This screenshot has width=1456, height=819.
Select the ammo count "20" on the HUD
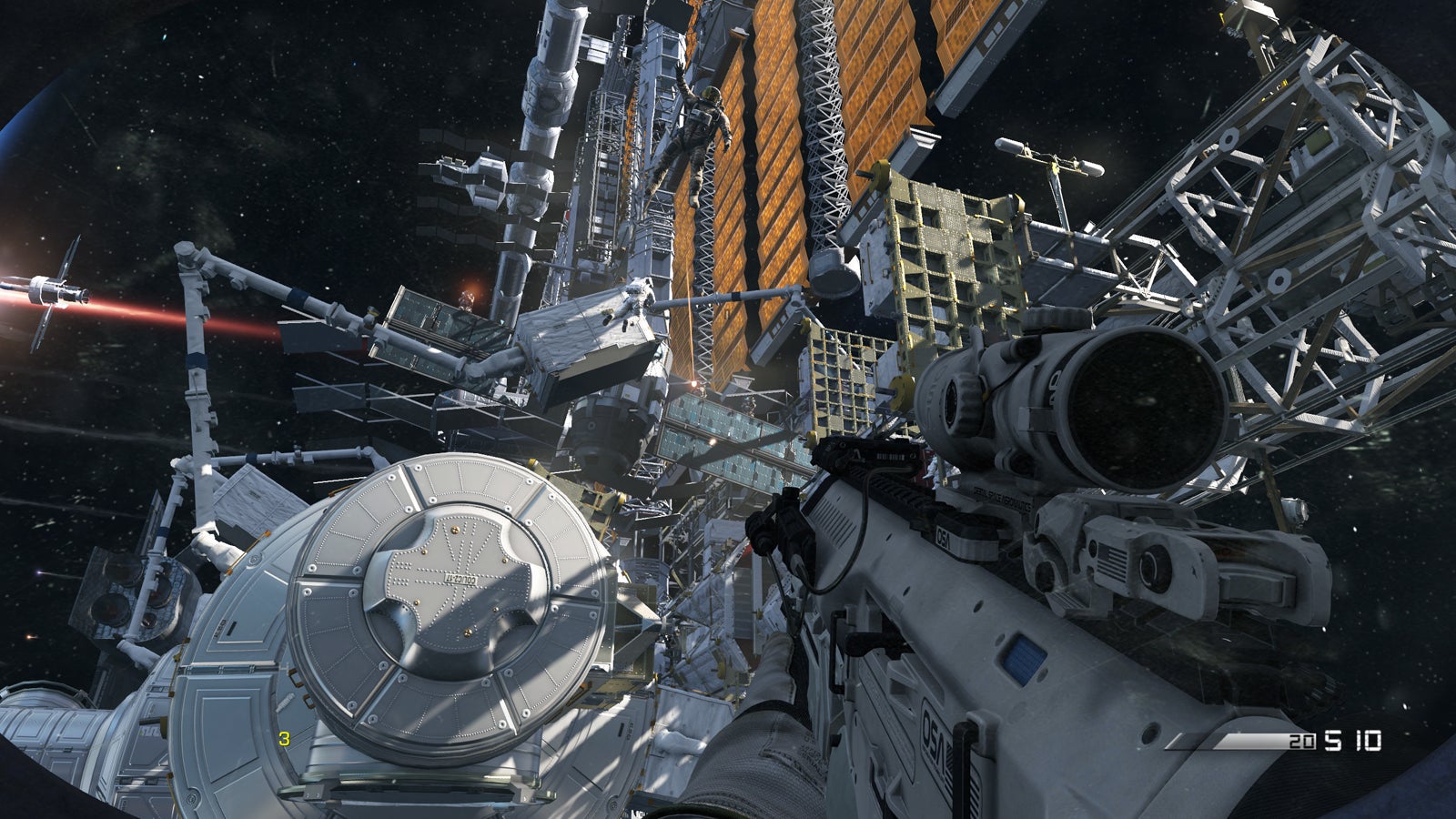pos(1301,741)
